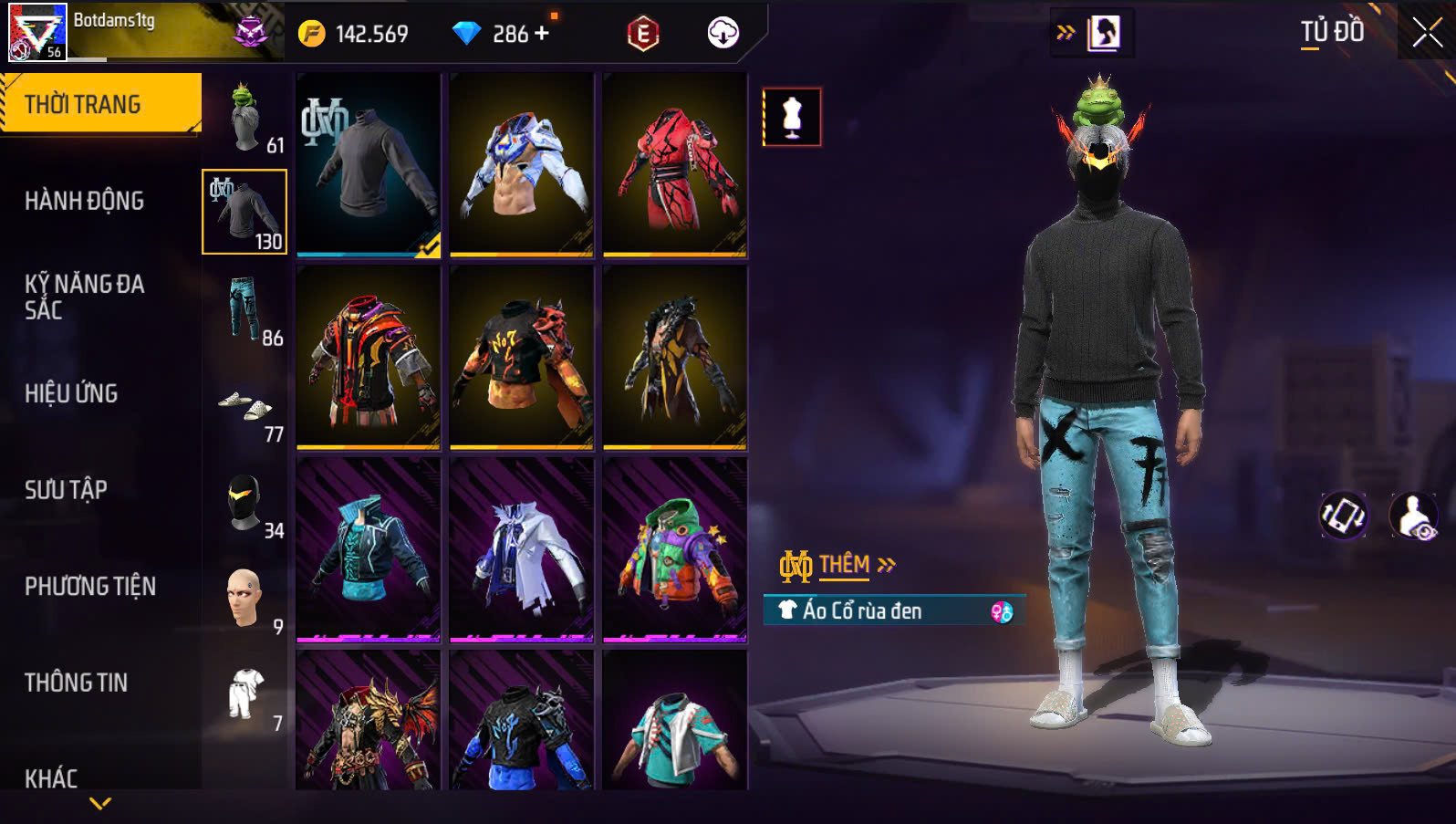The image size is (1456, 824).
Task: Close the wardrobe screen
Action: (1427, 33)
